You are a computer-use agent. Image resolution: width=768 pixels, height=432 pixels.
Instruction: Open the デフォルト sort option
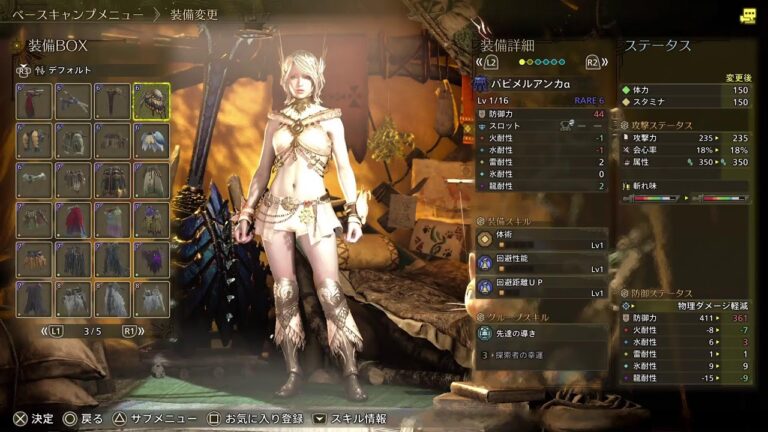pyautogui.click(x=70, y=70)
